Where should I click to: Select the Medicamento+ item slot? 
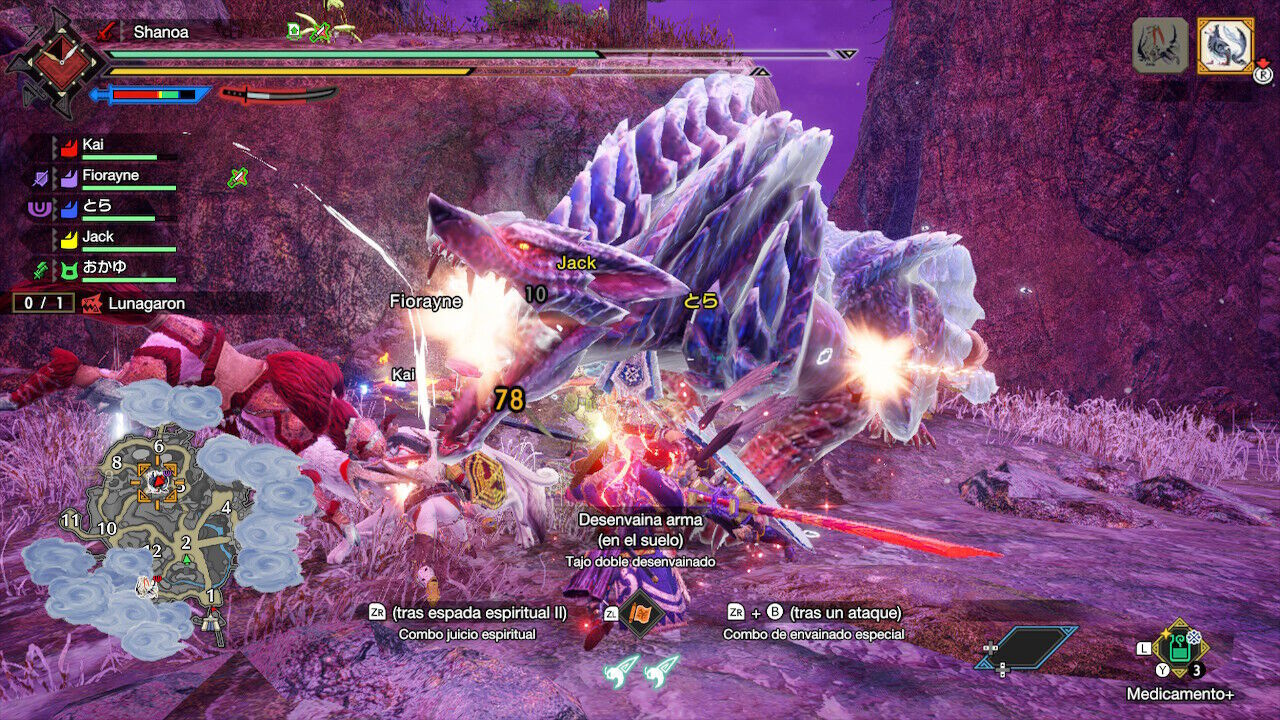1181,648
